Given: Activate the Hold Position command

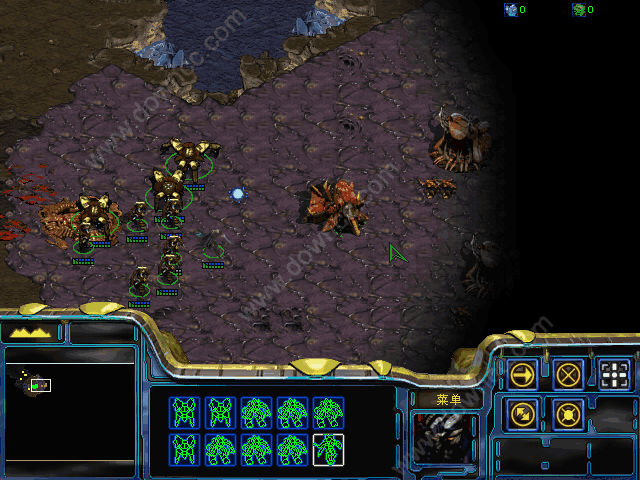Looking at the screenshot, I should click(569, 413).
